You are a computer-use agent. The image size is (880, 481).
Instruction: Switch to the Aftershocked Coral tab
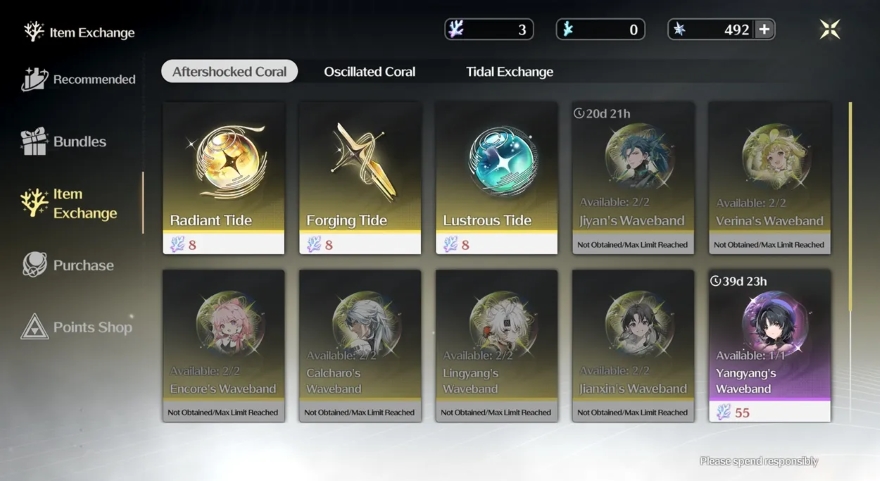coord(229,71)
